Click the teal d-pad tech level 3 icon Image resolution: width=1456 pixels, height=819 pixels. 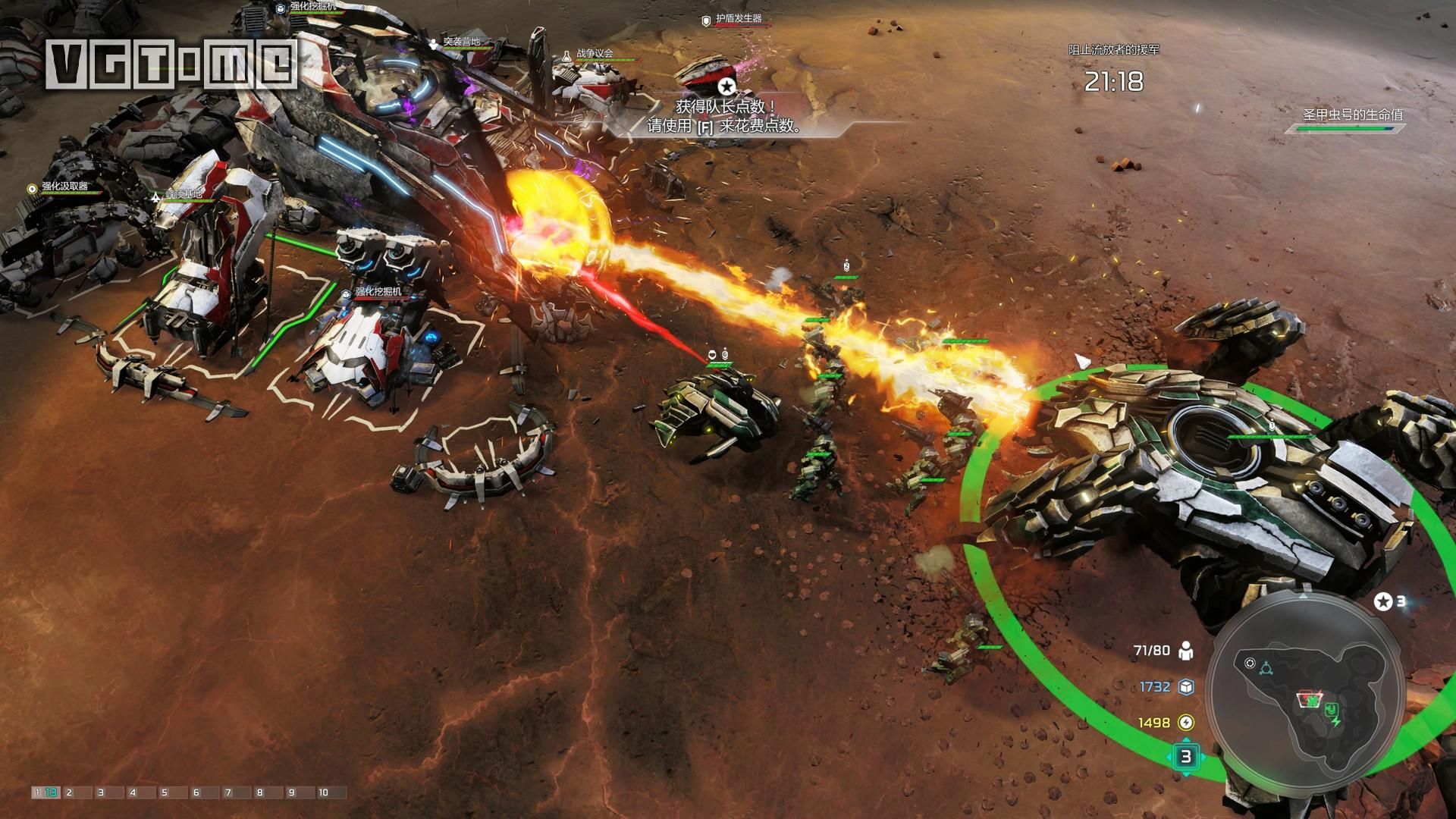[x=1186, y=756]
